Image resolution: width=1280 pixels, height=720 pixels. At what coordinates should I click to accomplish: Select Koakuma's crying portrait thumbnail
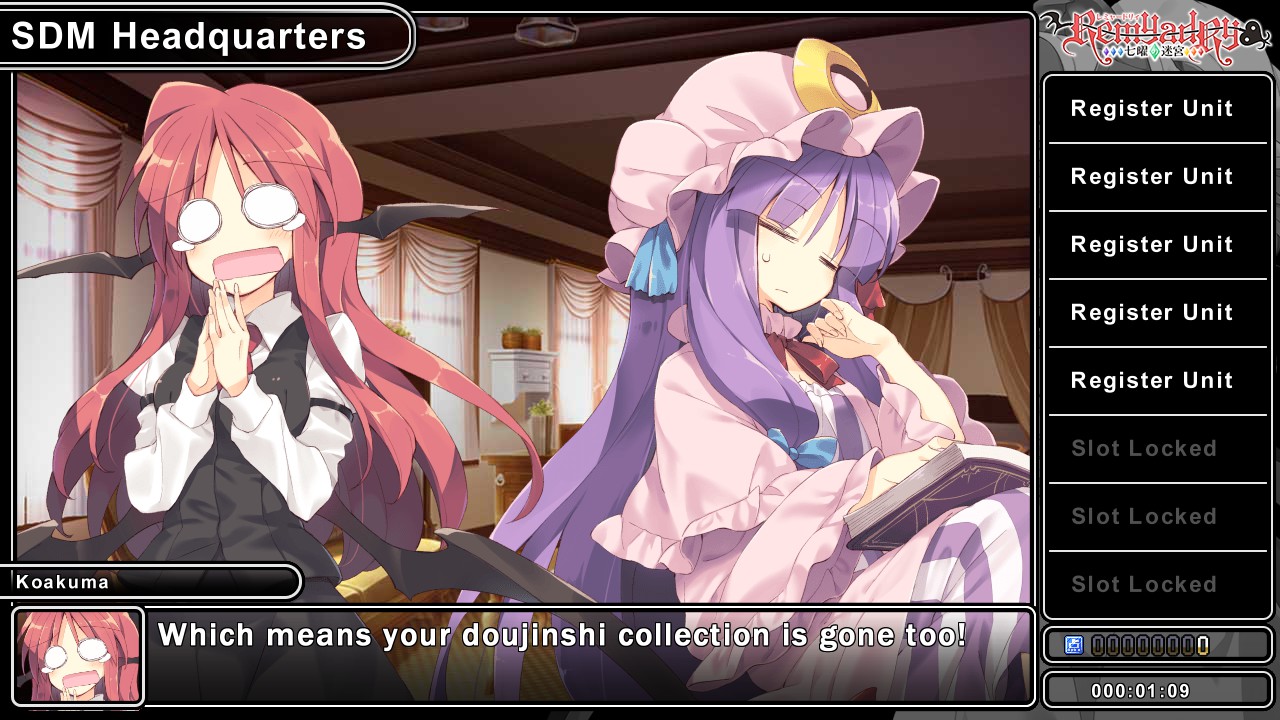pos(79,656)
